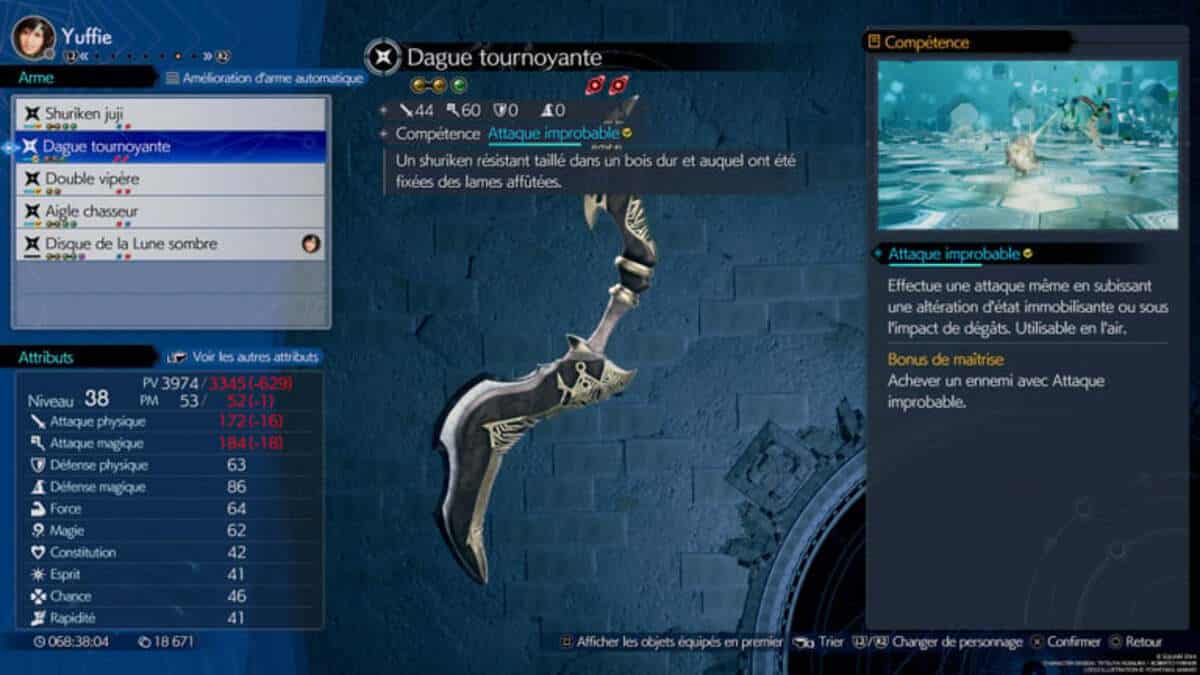View the Attaque improbable preview thumbnail

pyautogui.click(x=1027, y=146)
